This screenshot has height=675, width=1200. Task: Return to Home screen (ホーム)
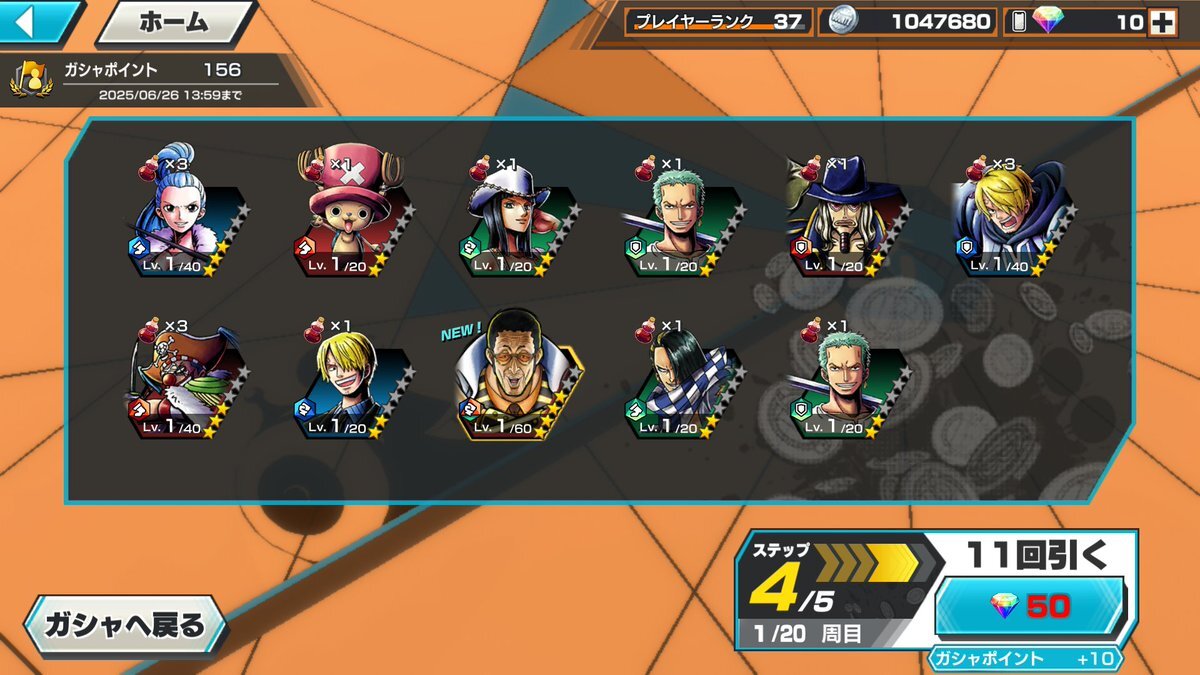tap(173, 21)
